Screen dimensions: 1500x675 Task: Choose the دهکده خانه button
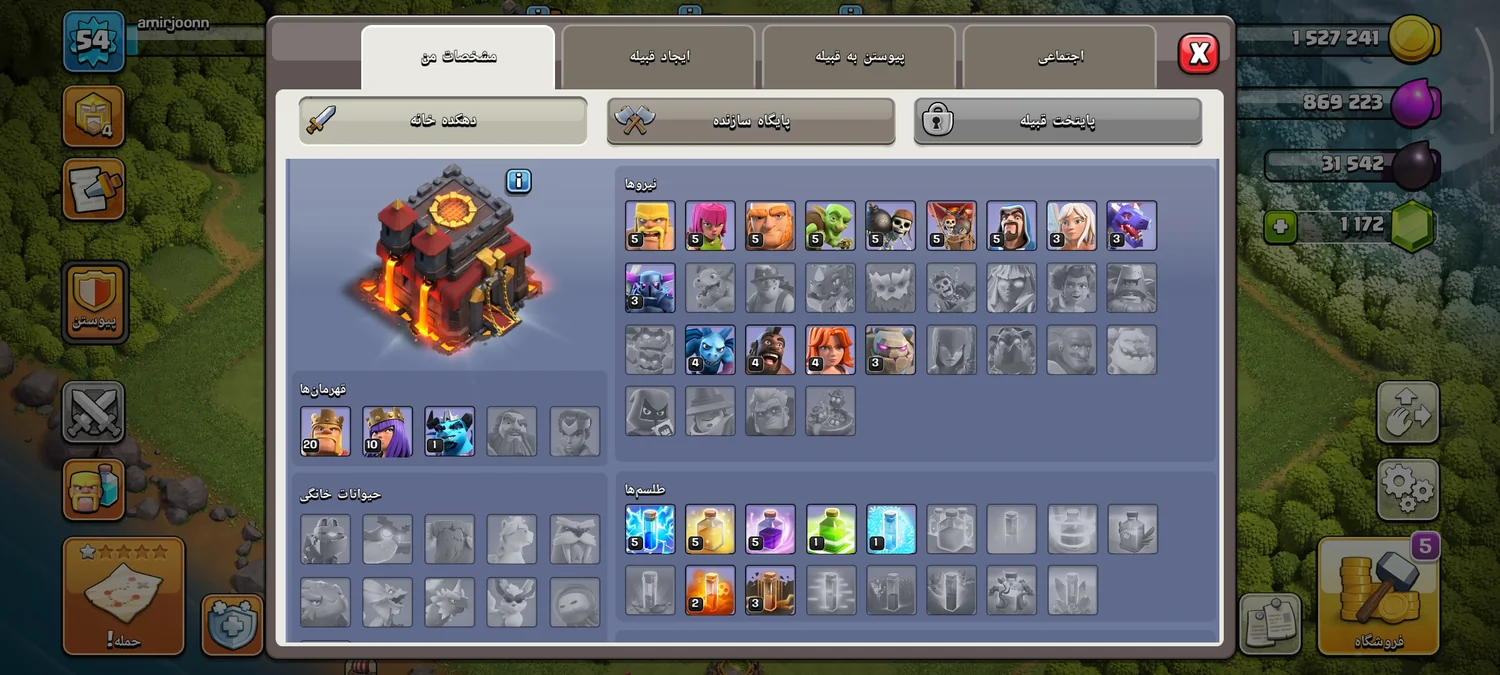click(x=443, y=121)
